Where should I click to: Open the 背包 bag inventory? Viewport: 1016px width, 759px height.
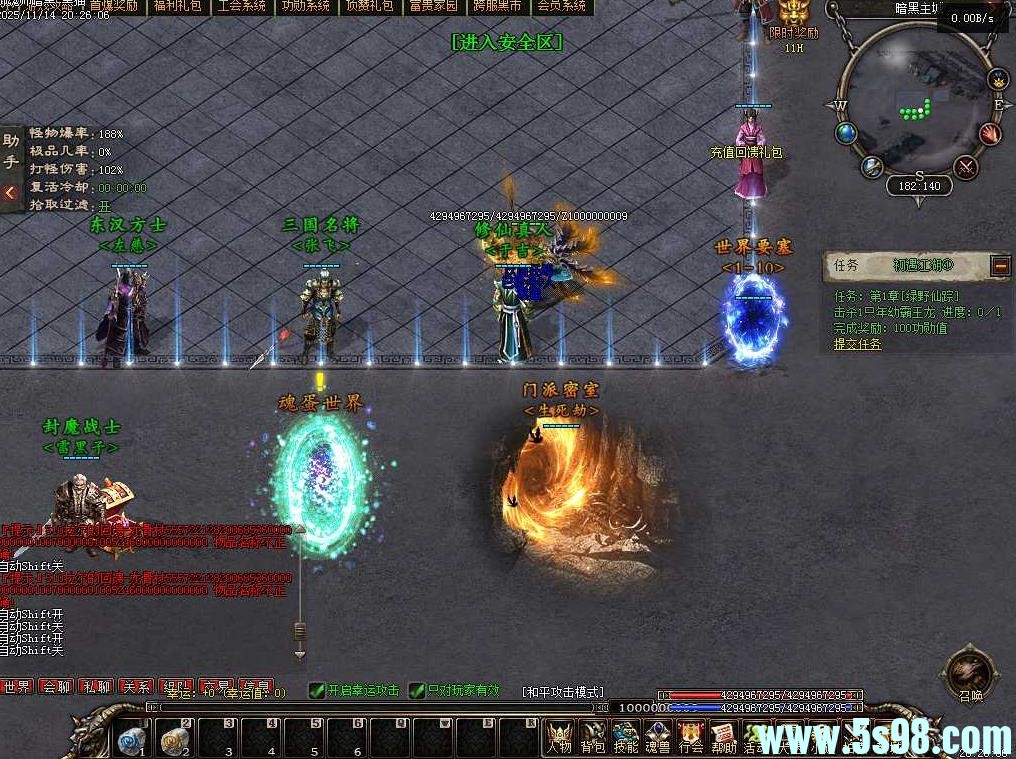pos(594,738)
